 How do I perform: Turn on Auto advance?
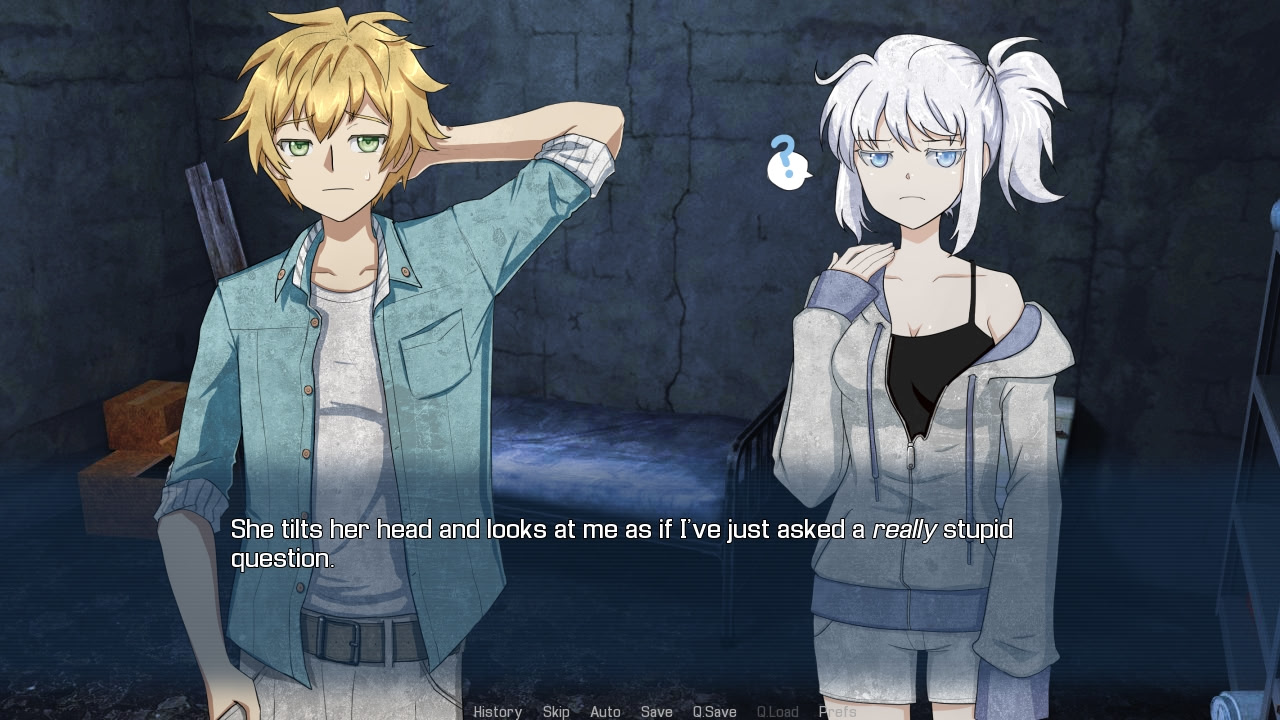[605, 712]
